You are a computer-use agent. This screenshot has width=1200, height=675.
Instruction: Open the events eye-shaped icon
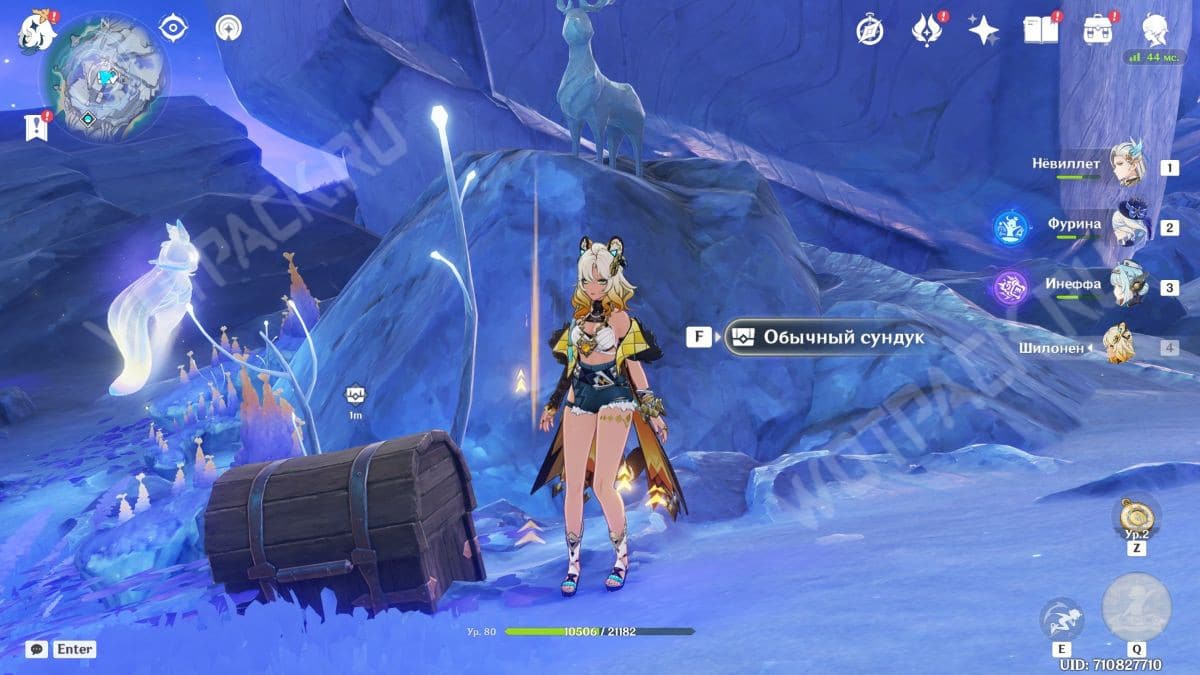coord(174,27)
